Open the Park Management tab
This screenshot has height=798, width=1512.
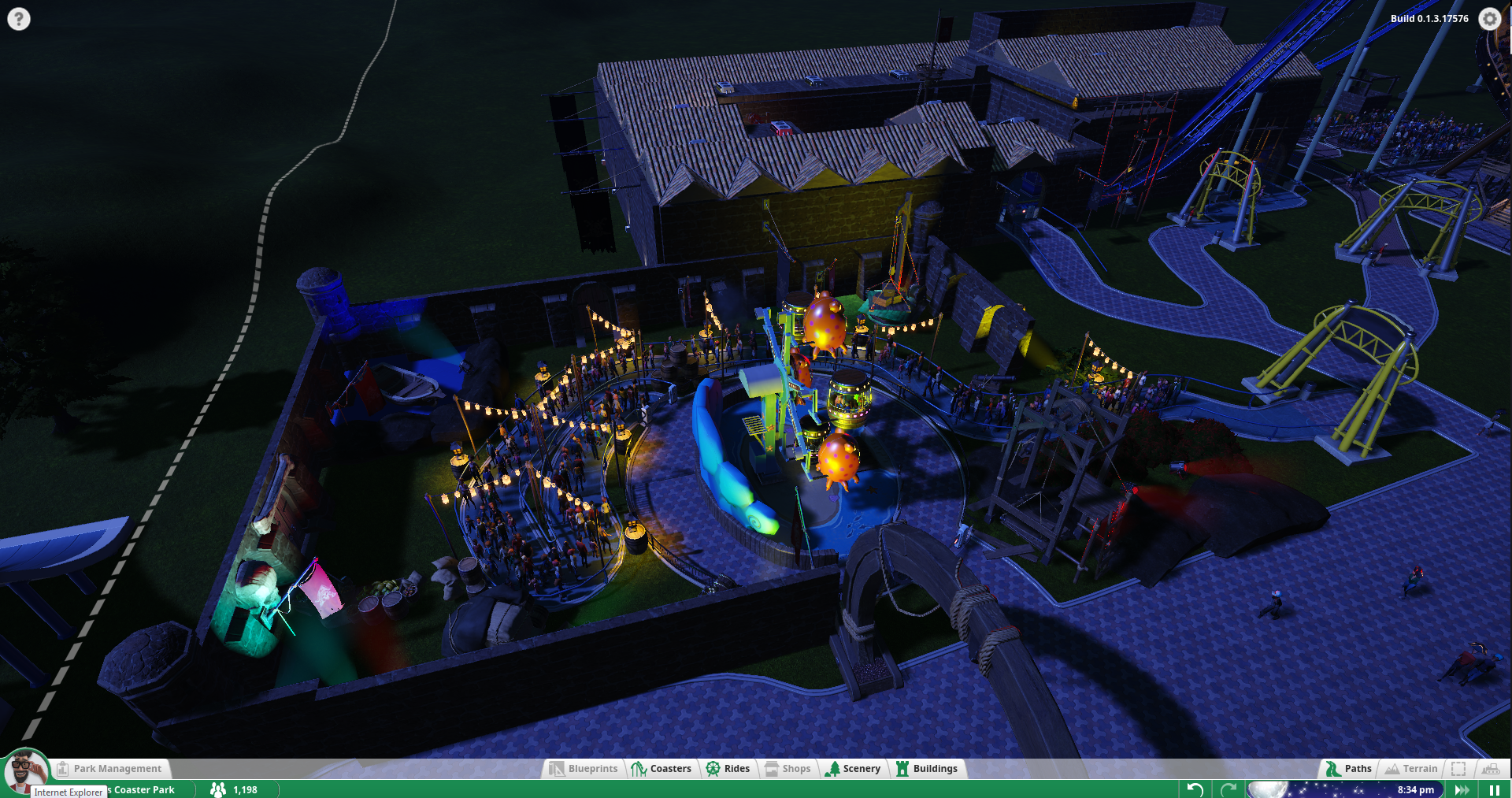tap(109, 769)
